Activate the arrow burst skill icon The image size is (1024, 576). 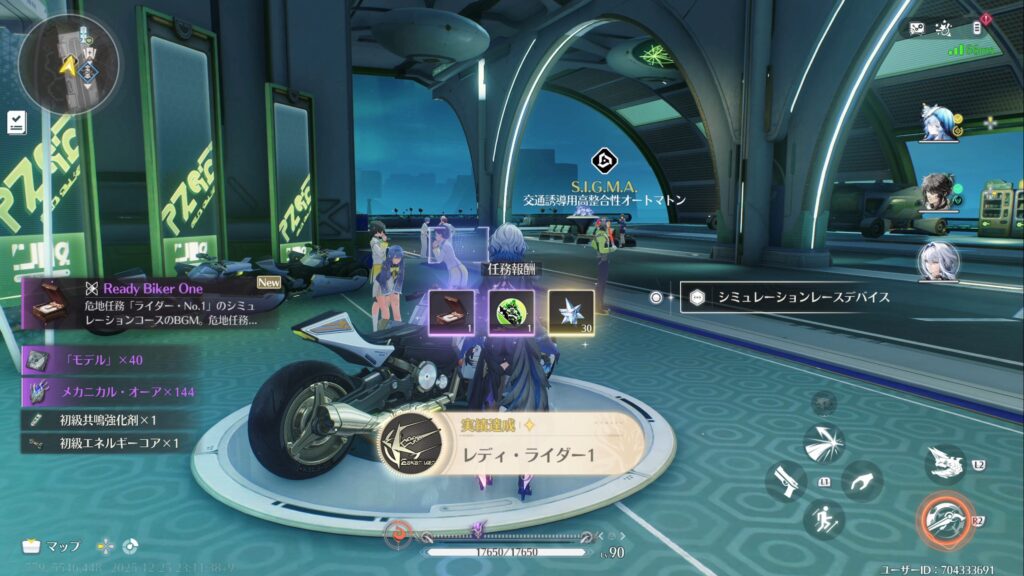click(x=824, y=443)
